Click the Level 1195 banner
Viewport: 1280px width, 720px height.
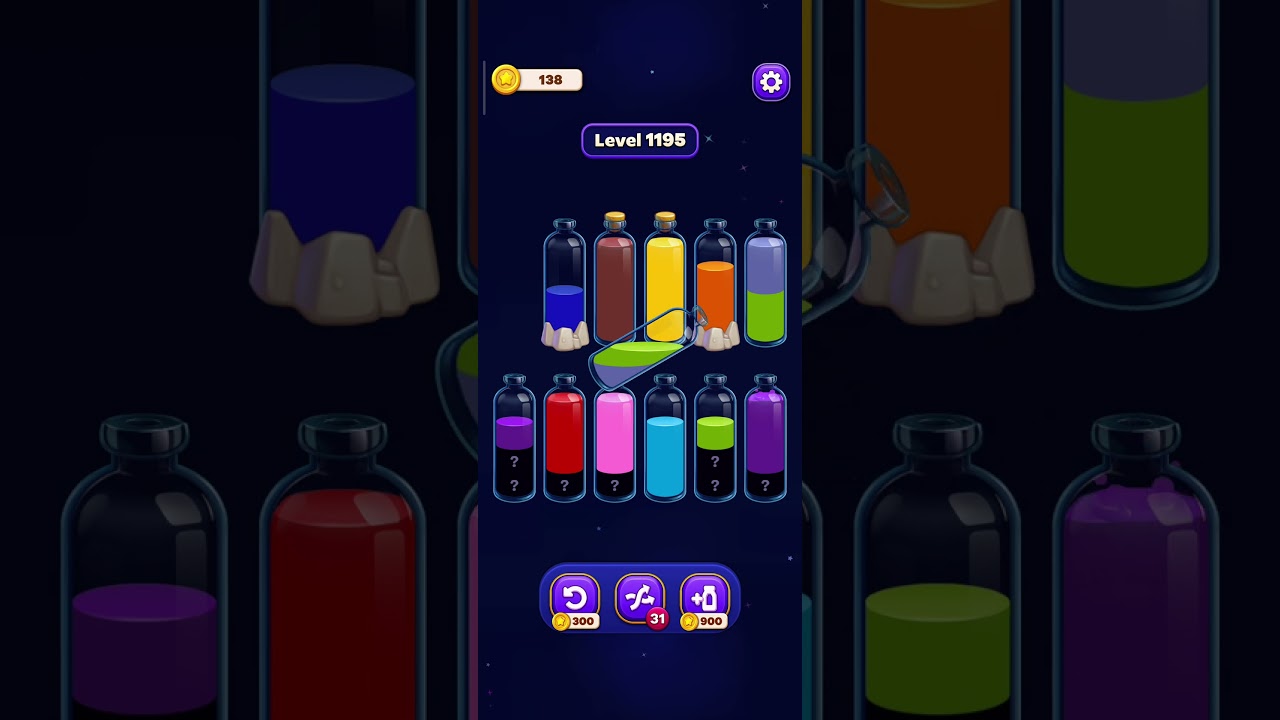pos(640,140)
